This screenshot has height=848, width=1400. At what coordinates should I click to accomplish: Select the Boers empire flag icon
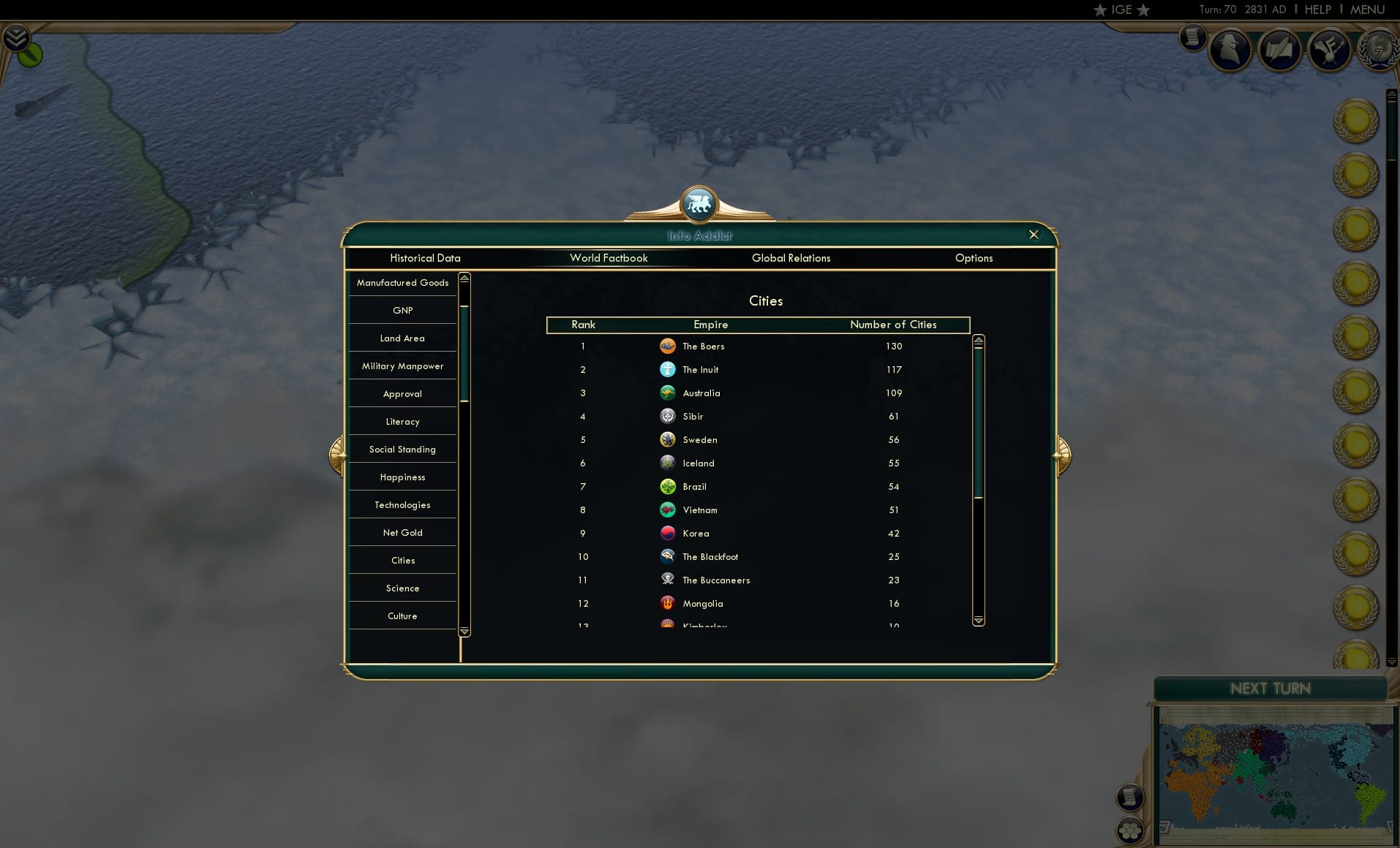[668, 346]
